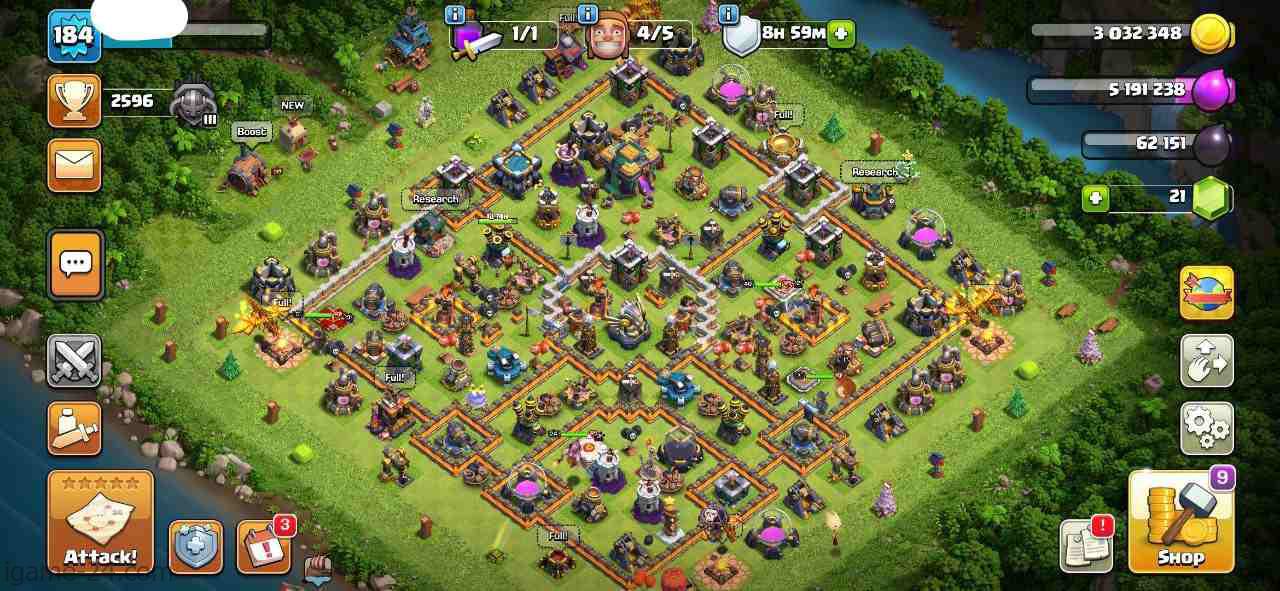The width and height of the screenshot is (1280, 591).
Task: Open the chat speech bubble
Action: tap(75, 265)
